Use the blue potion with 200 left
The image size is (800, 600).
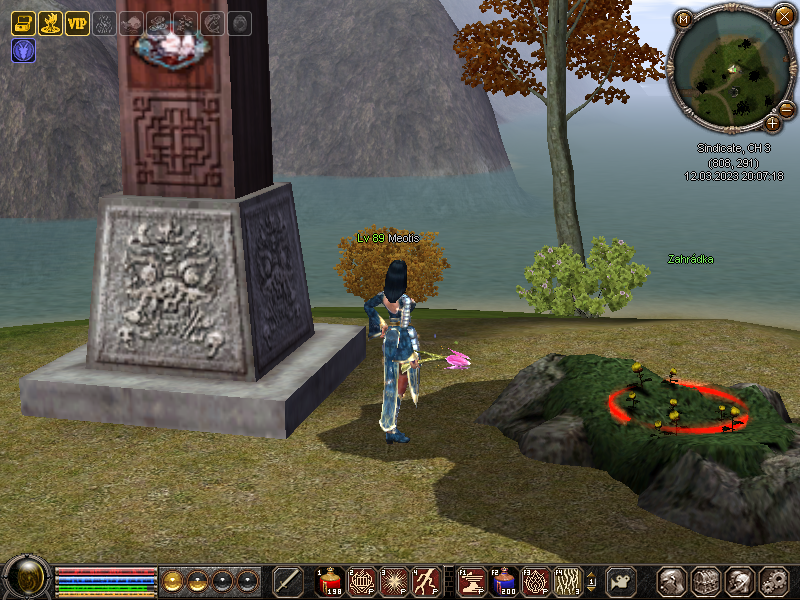507,581
